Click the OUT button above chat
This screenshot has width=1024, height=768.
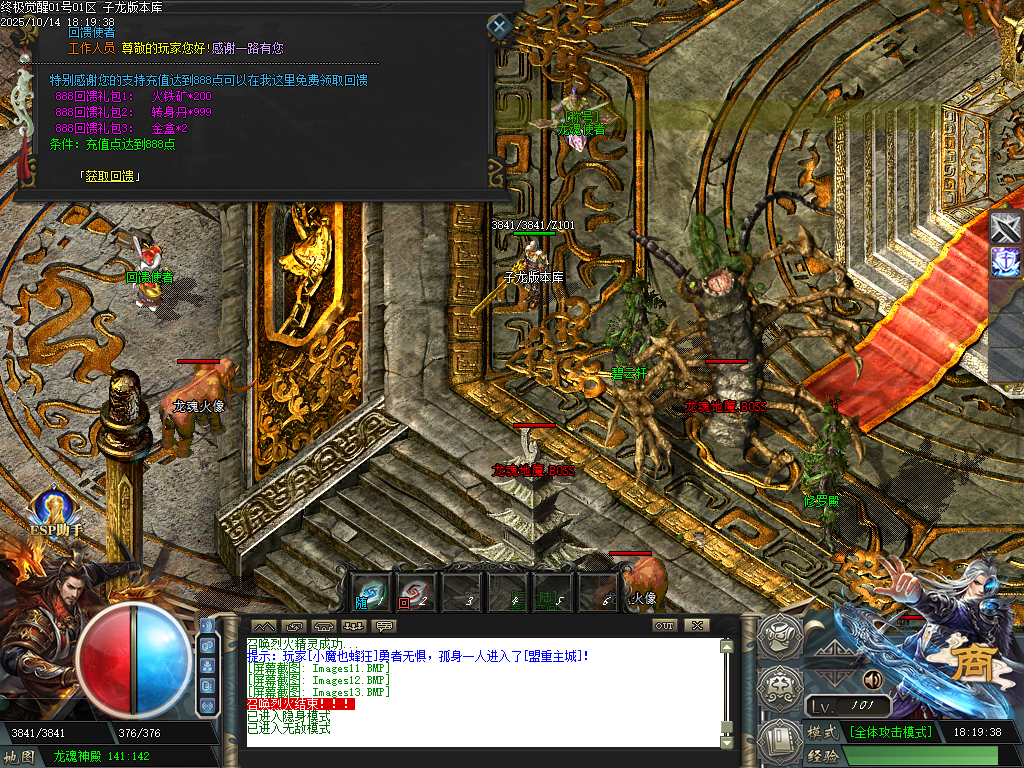(665, 625)
